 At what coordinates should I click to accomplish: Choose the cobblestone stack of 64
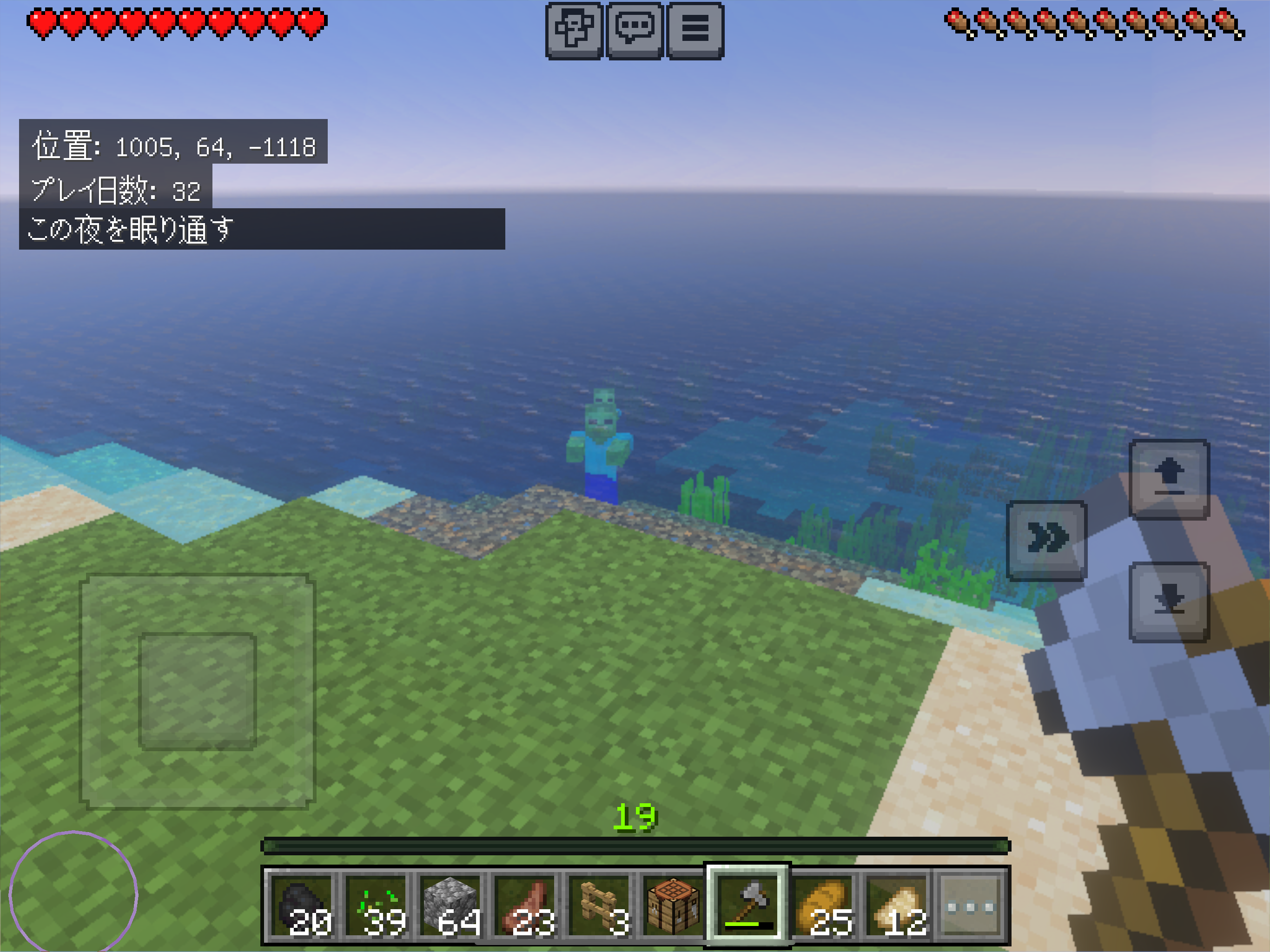452,906
